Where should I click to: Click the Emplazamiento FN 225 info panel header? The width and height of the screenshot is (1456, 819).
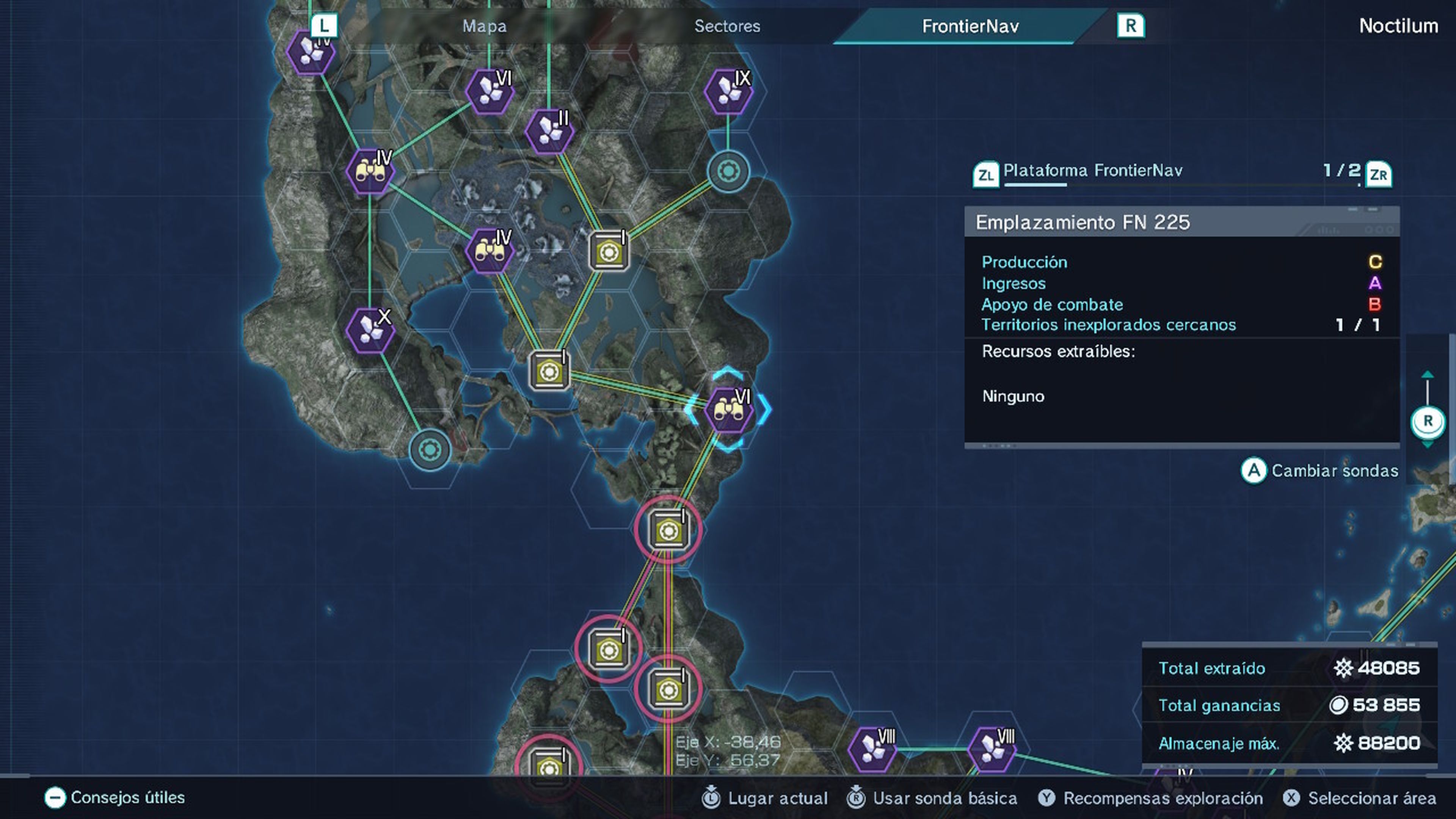pyautogui.click(x=1083, y=221)
